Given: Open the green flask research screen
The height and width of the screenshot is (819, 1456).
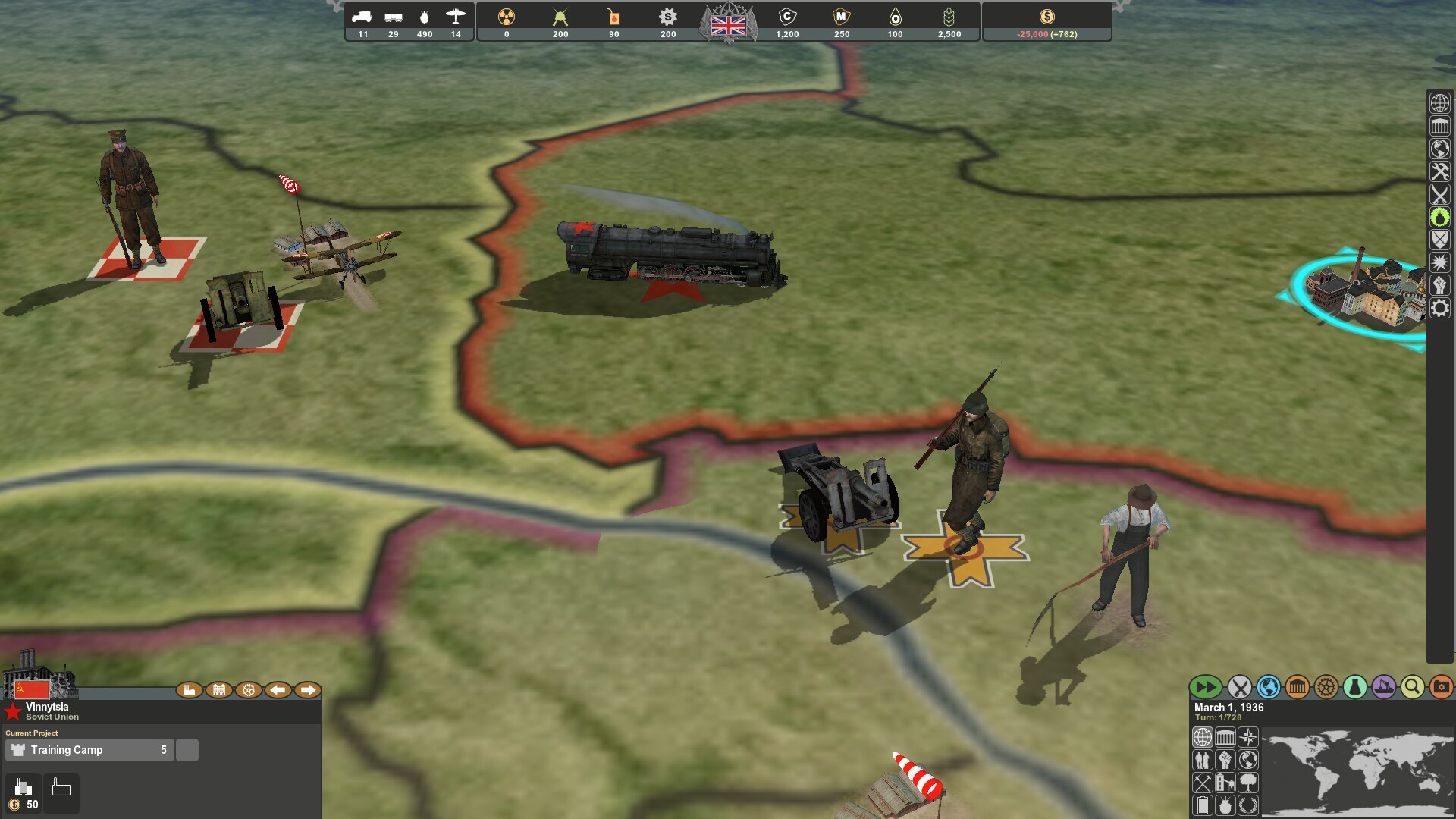Looking at the screenshot, I should [1354, 688].
